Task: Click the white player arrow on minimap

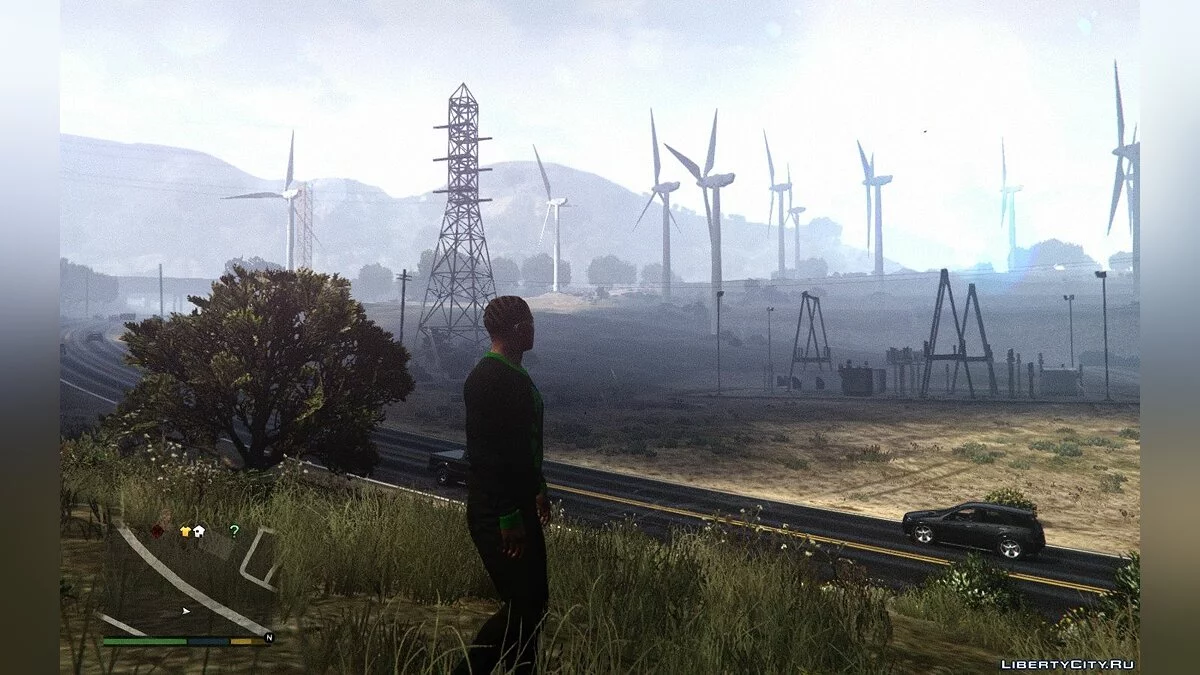Action: pyautogui.click(x=186, y=609)
